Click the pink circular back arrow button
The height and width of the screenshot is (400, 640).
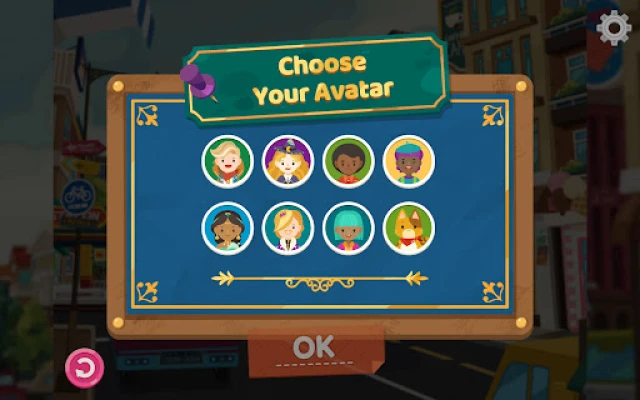[x=84, y=369]
